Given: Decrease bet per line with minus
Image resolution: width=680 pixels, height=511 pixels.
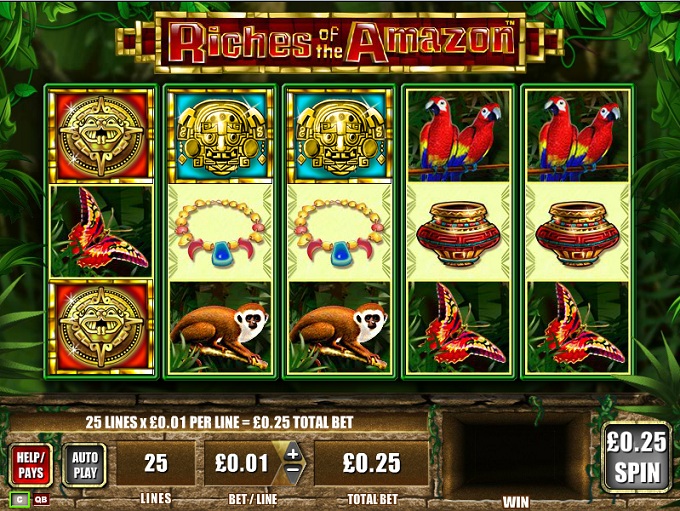Looking at the screenshot, I should [292, 472].
